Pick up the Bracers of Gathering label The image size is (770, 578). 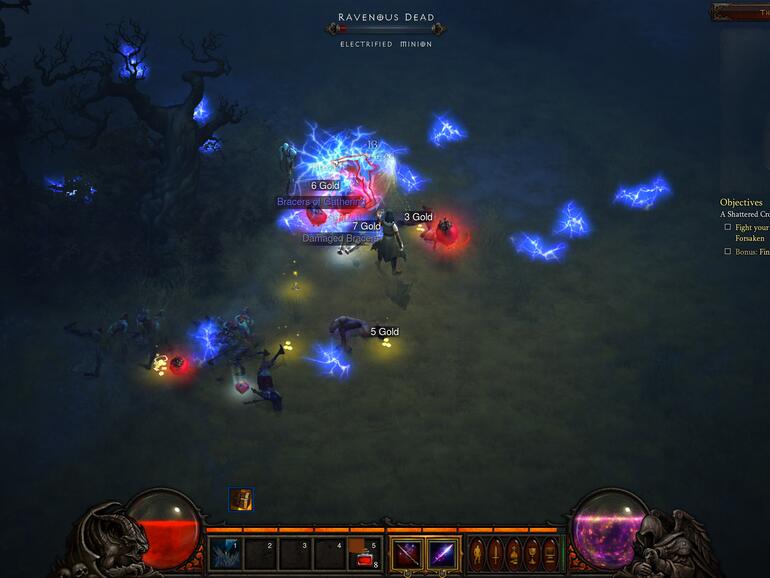click(x=320, y=202)
